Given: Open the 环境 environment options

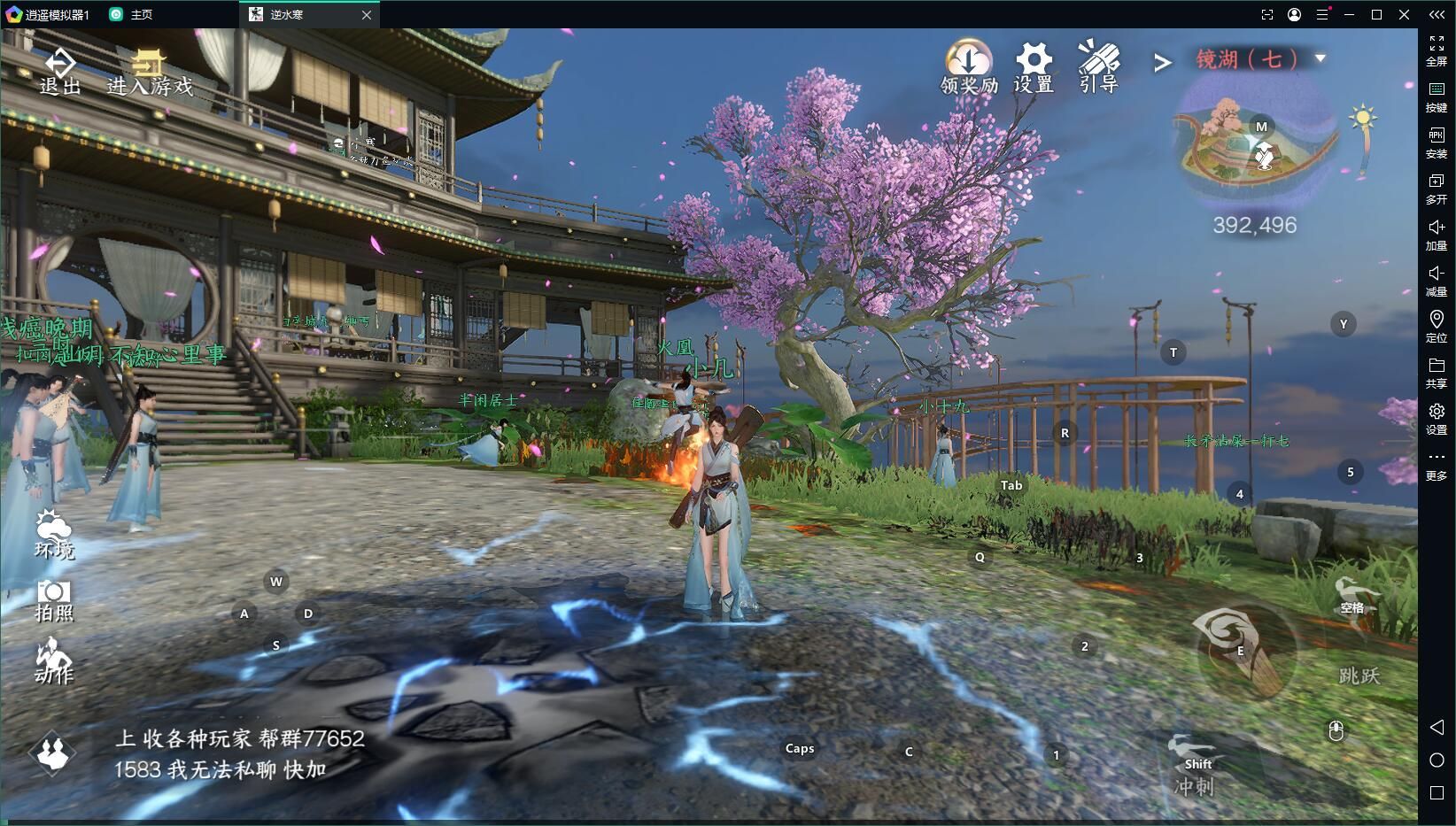Looking at the screenshot, I should tap(54, 535).
